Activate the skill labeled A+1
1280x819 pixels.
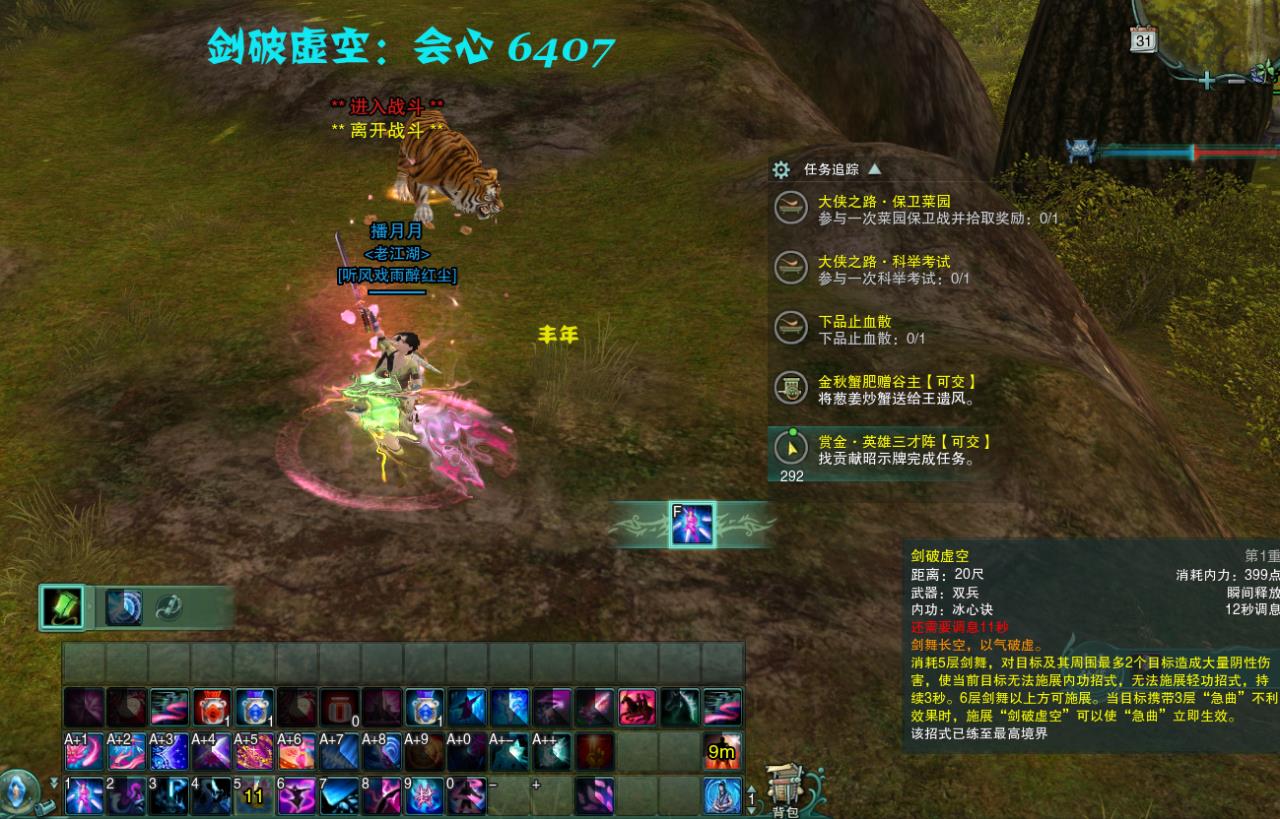click(x=85, y=752)
